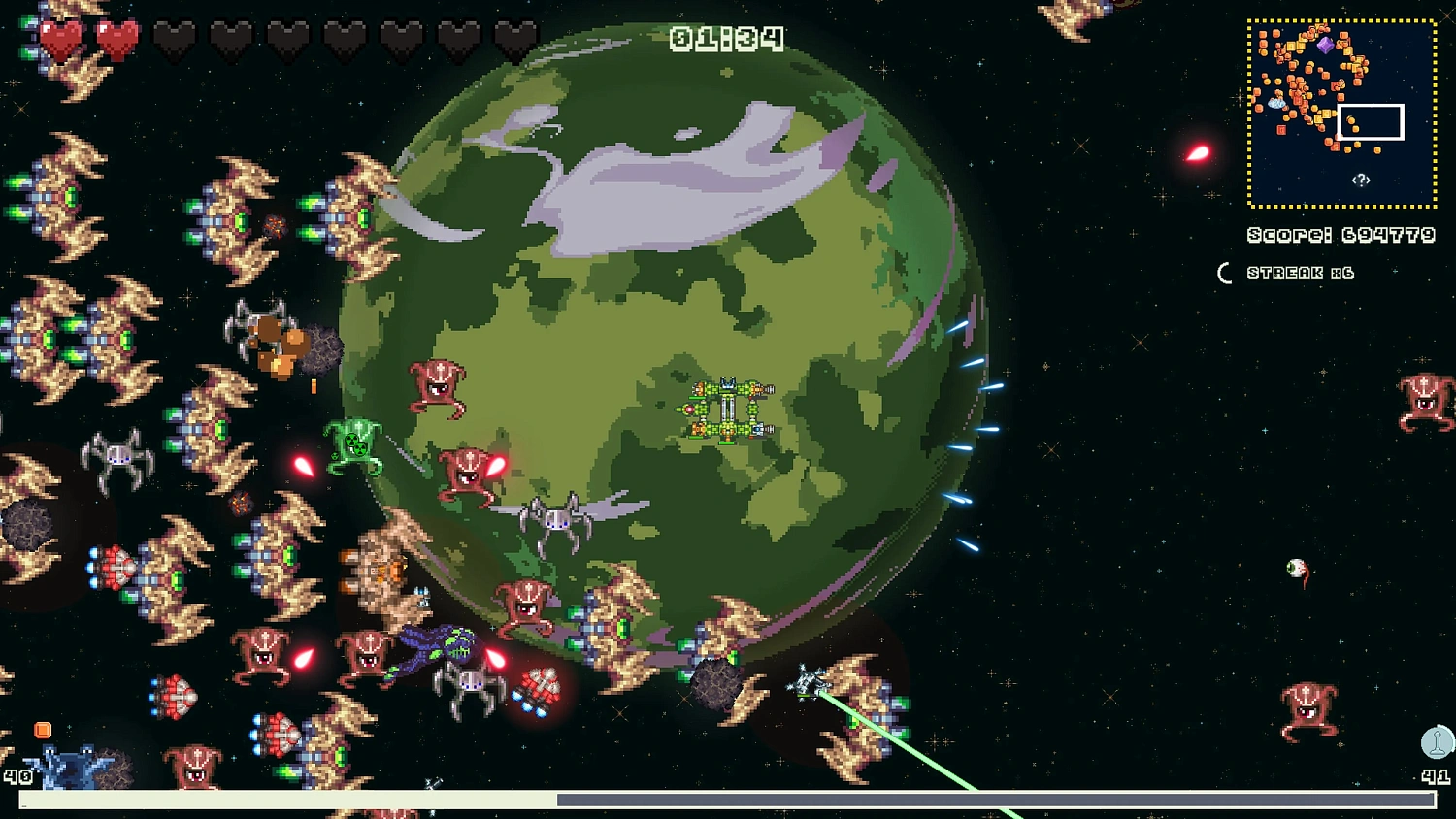Click the purple gem icon on the minimap

coord(1326,46)
